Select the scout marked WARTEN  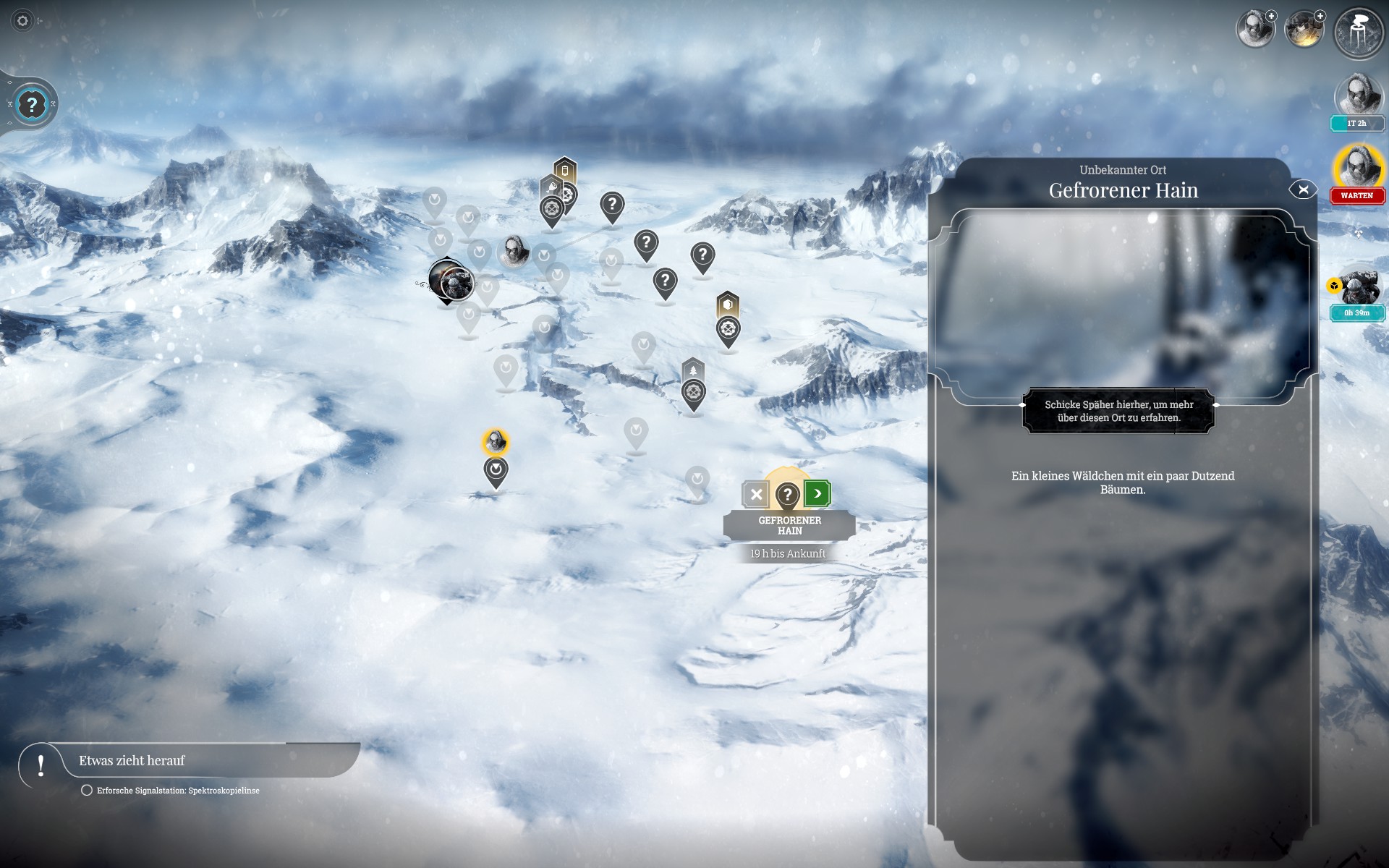click(x=1357, y=168)
